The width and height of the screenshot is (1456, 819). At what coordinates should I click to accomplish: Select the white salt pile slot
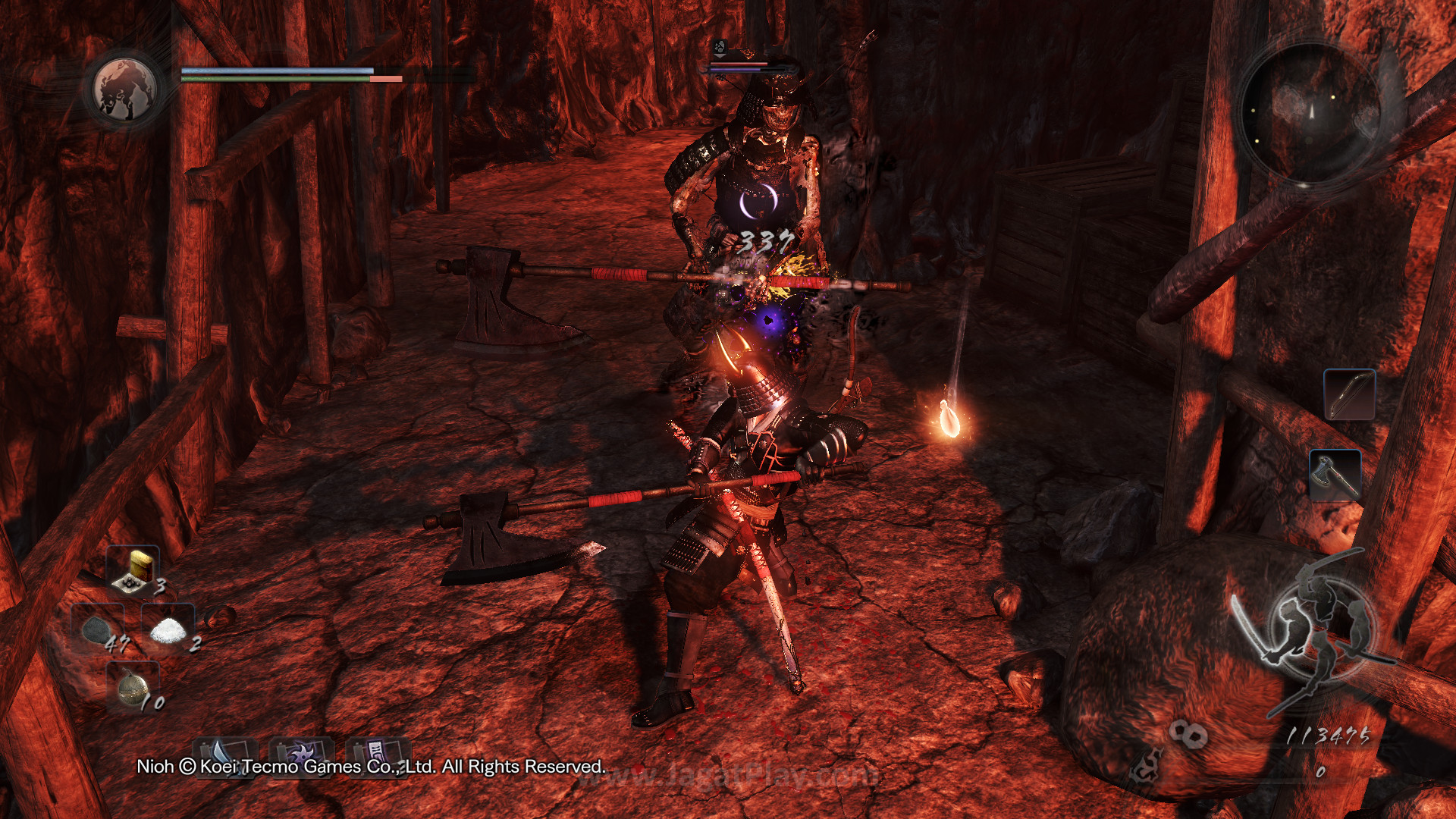pos(168,629)
